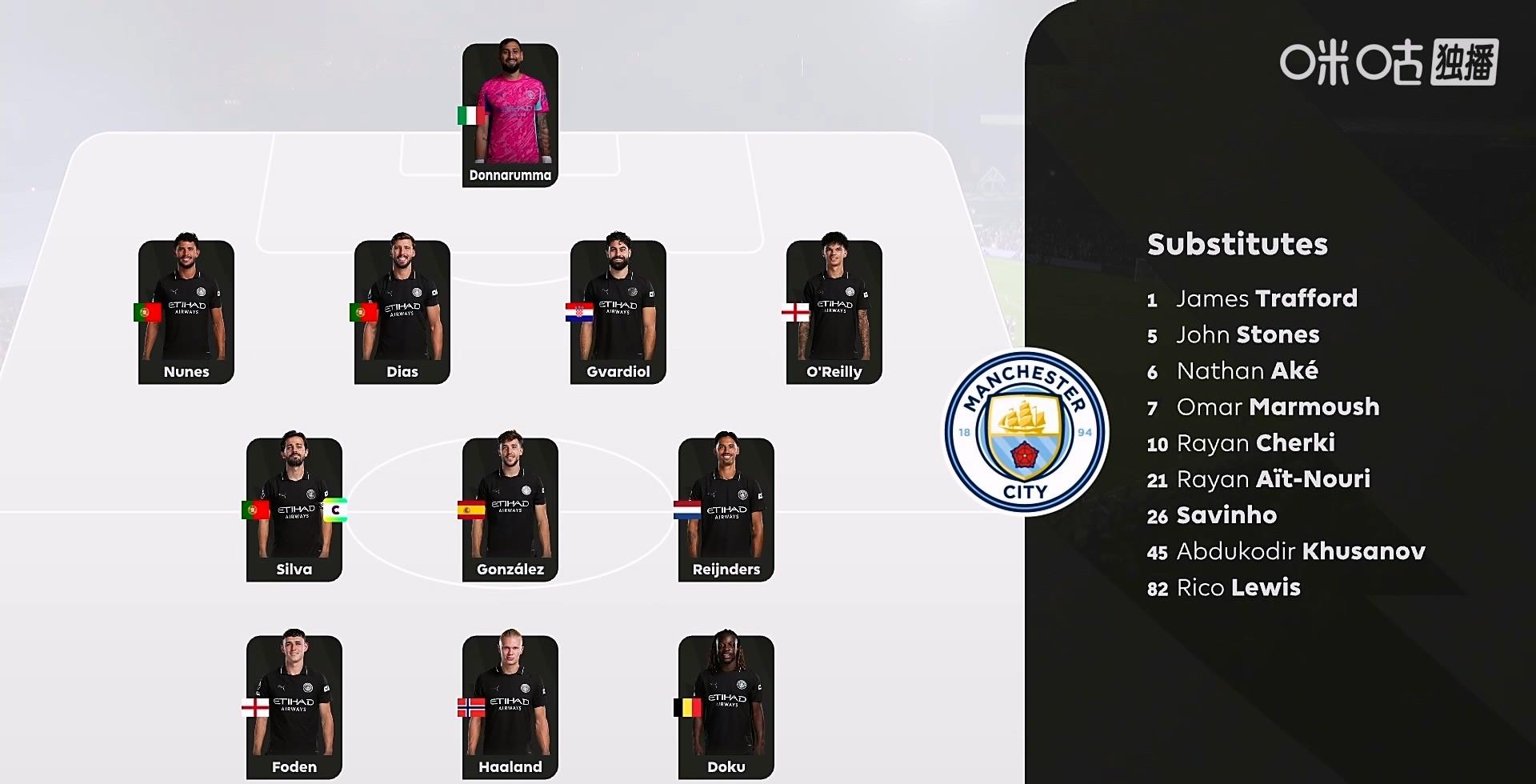The height and width of the screenshot is (784, 1536).
Task: Select the Foden player card
Action: tap(294, 707)
